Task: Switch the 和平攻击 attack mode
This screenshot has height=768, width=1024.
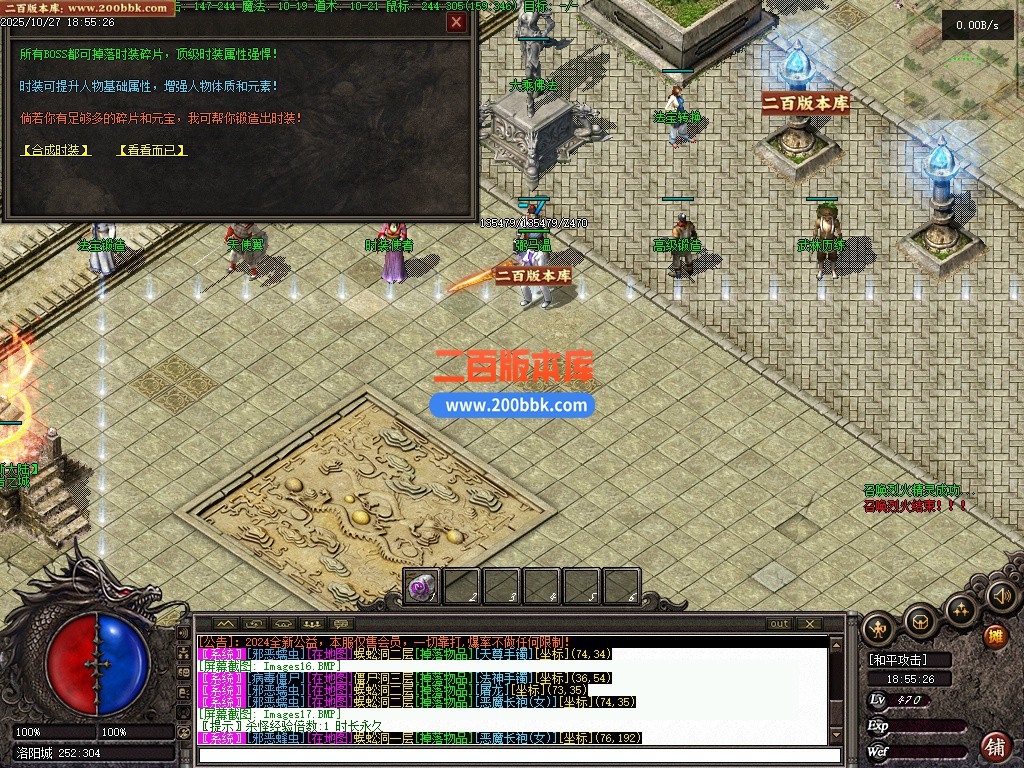Action: coord(897,660)
